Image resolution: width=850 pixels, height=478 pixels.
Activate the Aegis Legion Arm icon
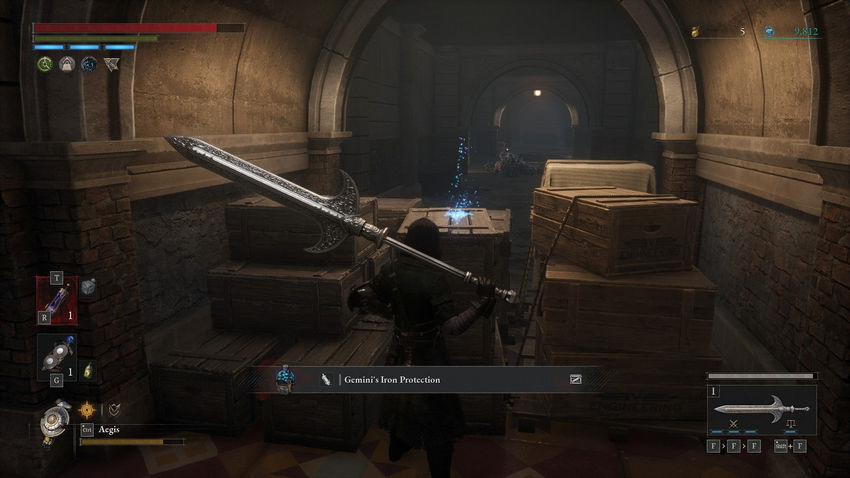pos(54,419)
